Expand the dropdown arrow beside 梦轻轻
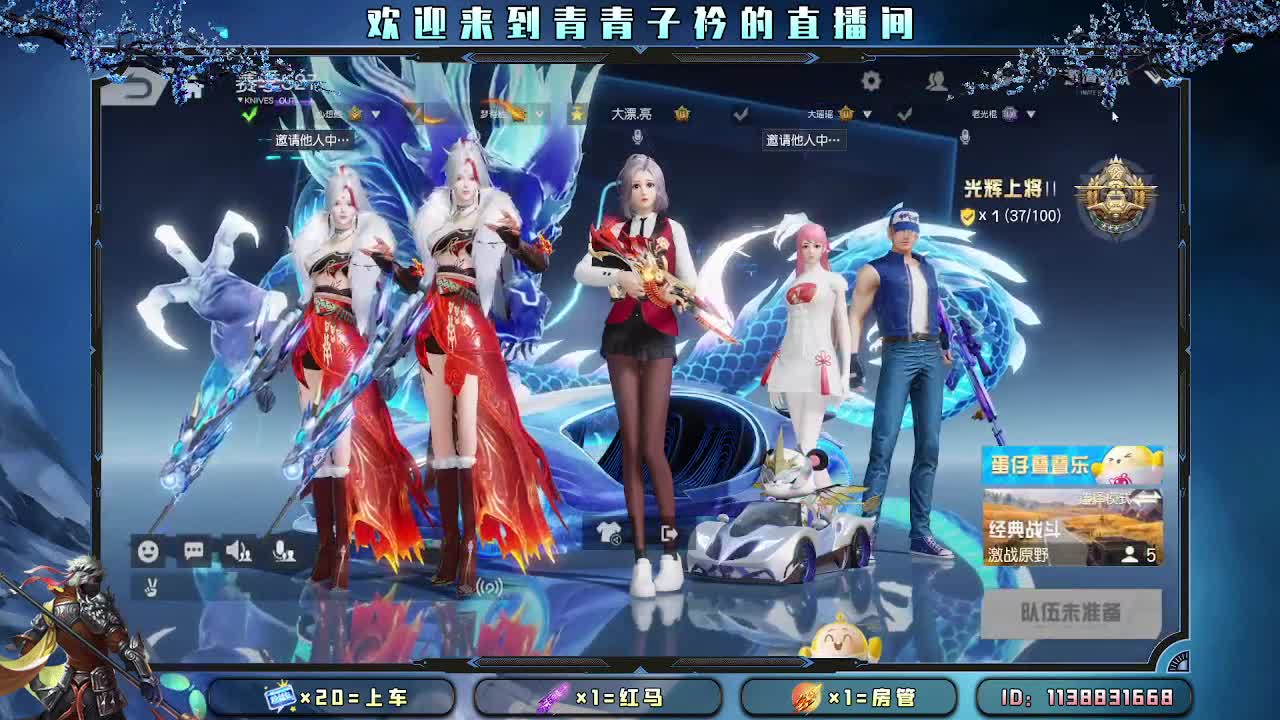 pyautogui.click(x=539, y=114)
